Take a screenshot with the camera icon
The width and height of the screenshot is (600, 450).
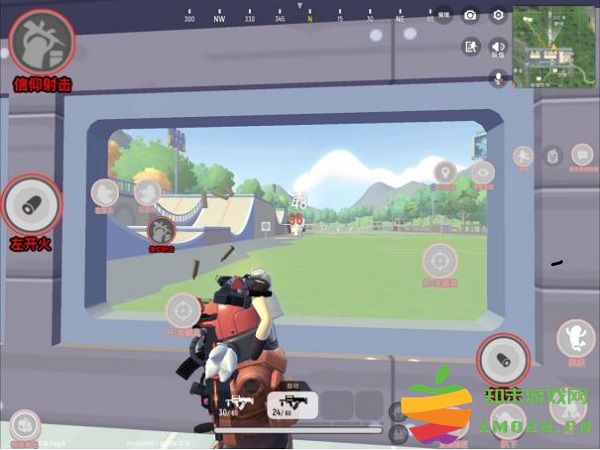tap(470, 15)
